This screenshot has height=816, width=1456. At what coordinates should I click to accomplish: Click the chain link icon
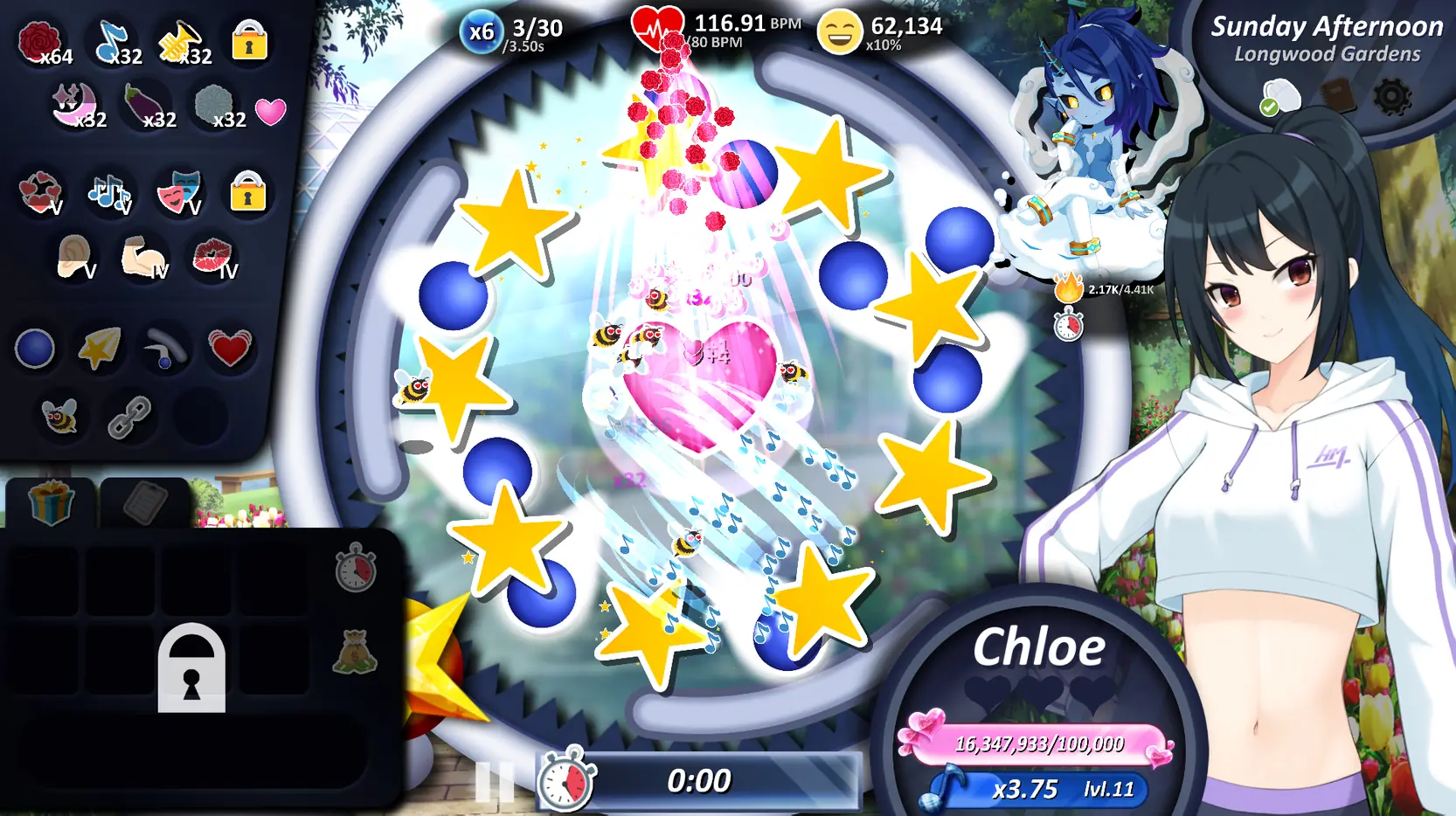coord(129,417)
